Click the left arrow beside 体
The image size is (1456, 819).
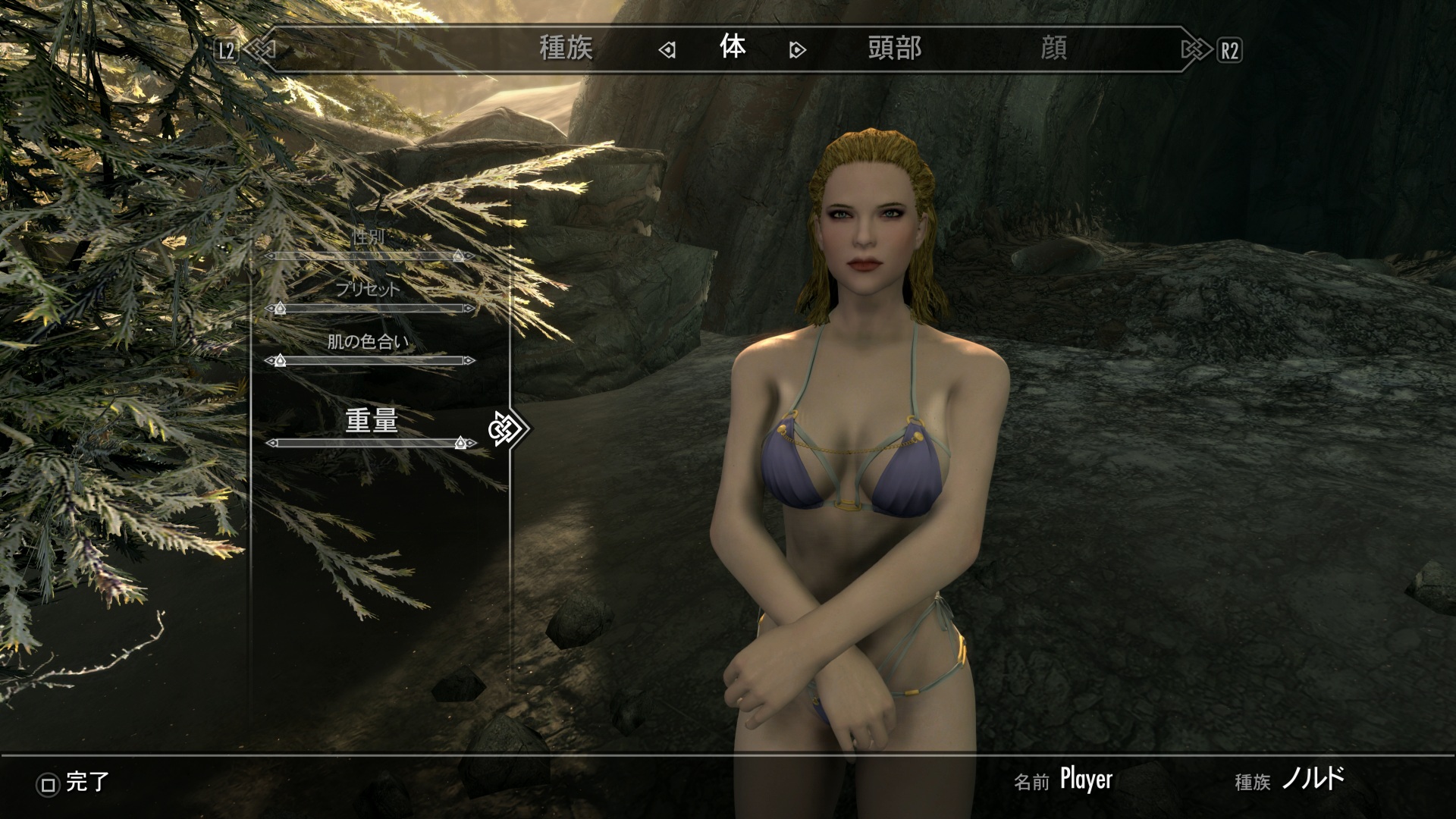[667, 50]
